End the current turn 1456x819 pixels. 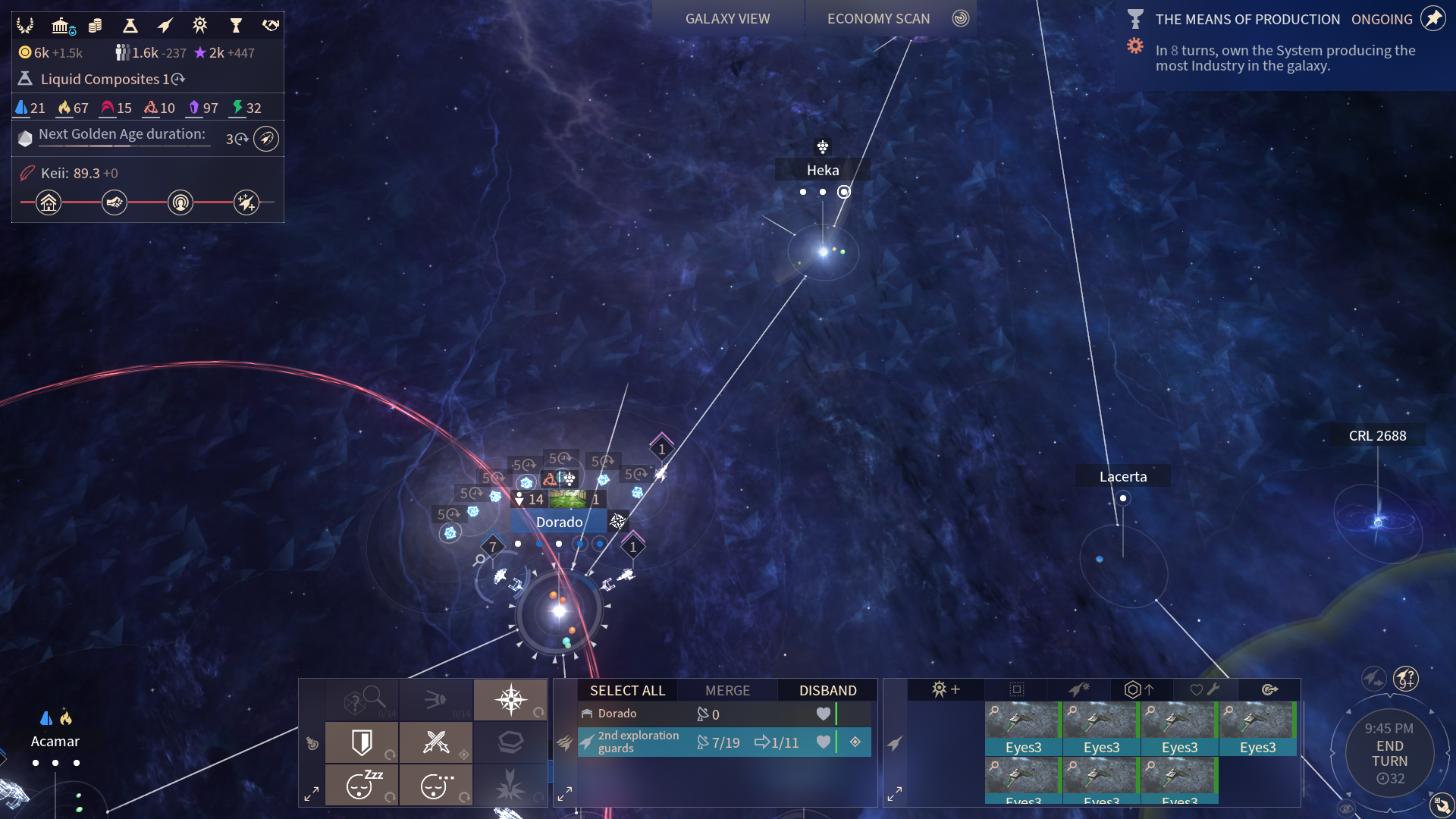pyautogui.click(x=1389, y=754)
